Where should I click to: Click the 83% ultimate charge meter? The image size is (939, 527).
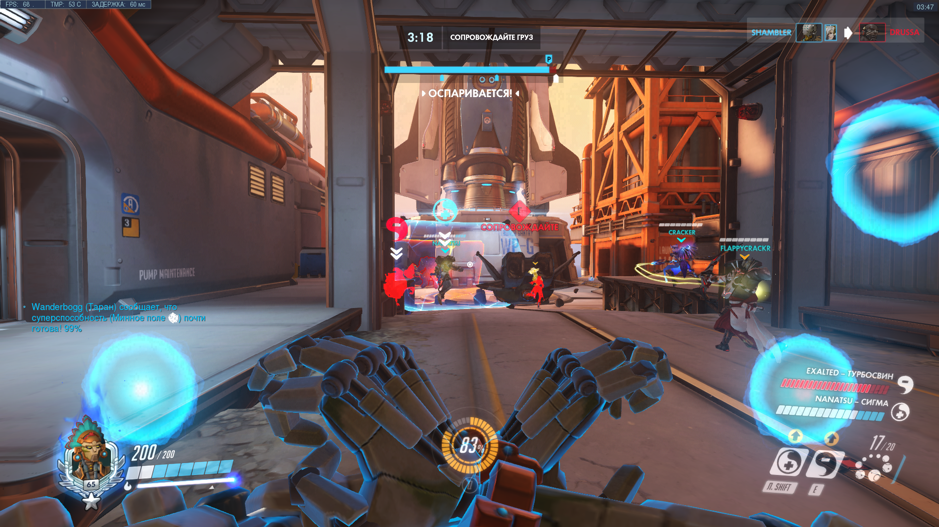tap(469, 444)
